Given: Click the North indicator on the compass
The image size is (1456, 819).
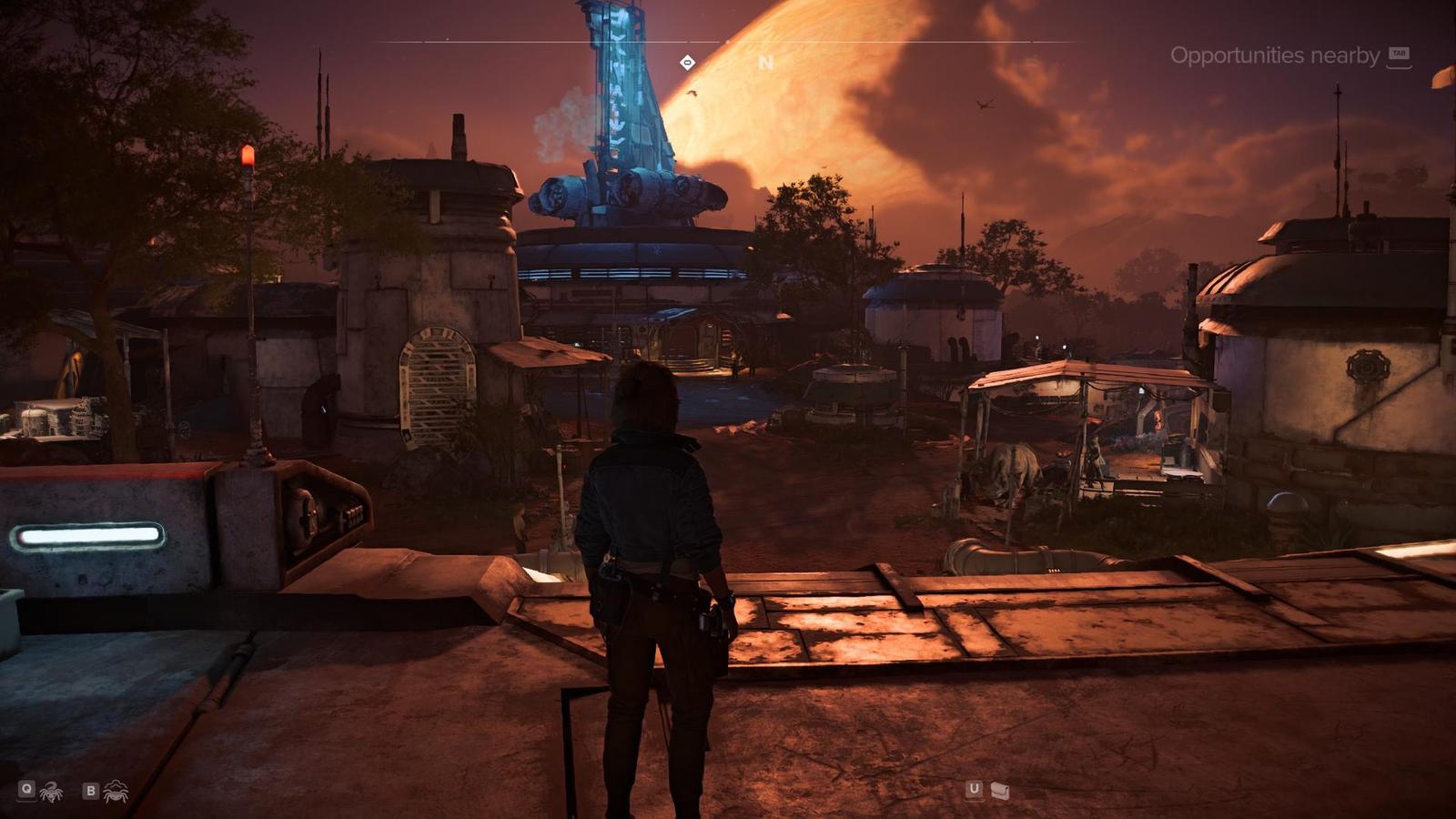Looking at the screenshot, I should click(765, 63).
